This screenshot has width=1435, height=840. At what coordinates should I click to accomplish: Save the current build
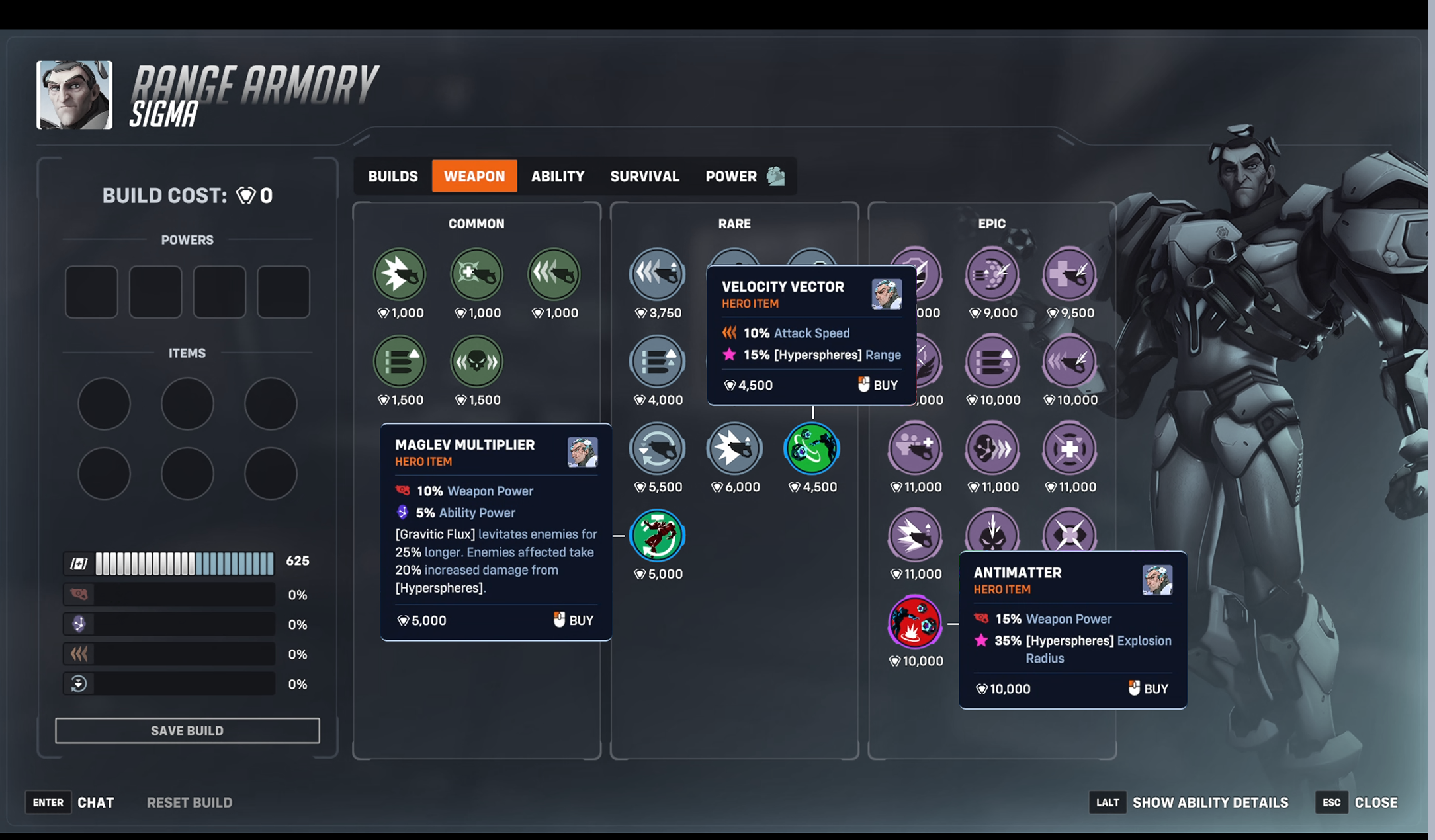(x=187, y=731)
